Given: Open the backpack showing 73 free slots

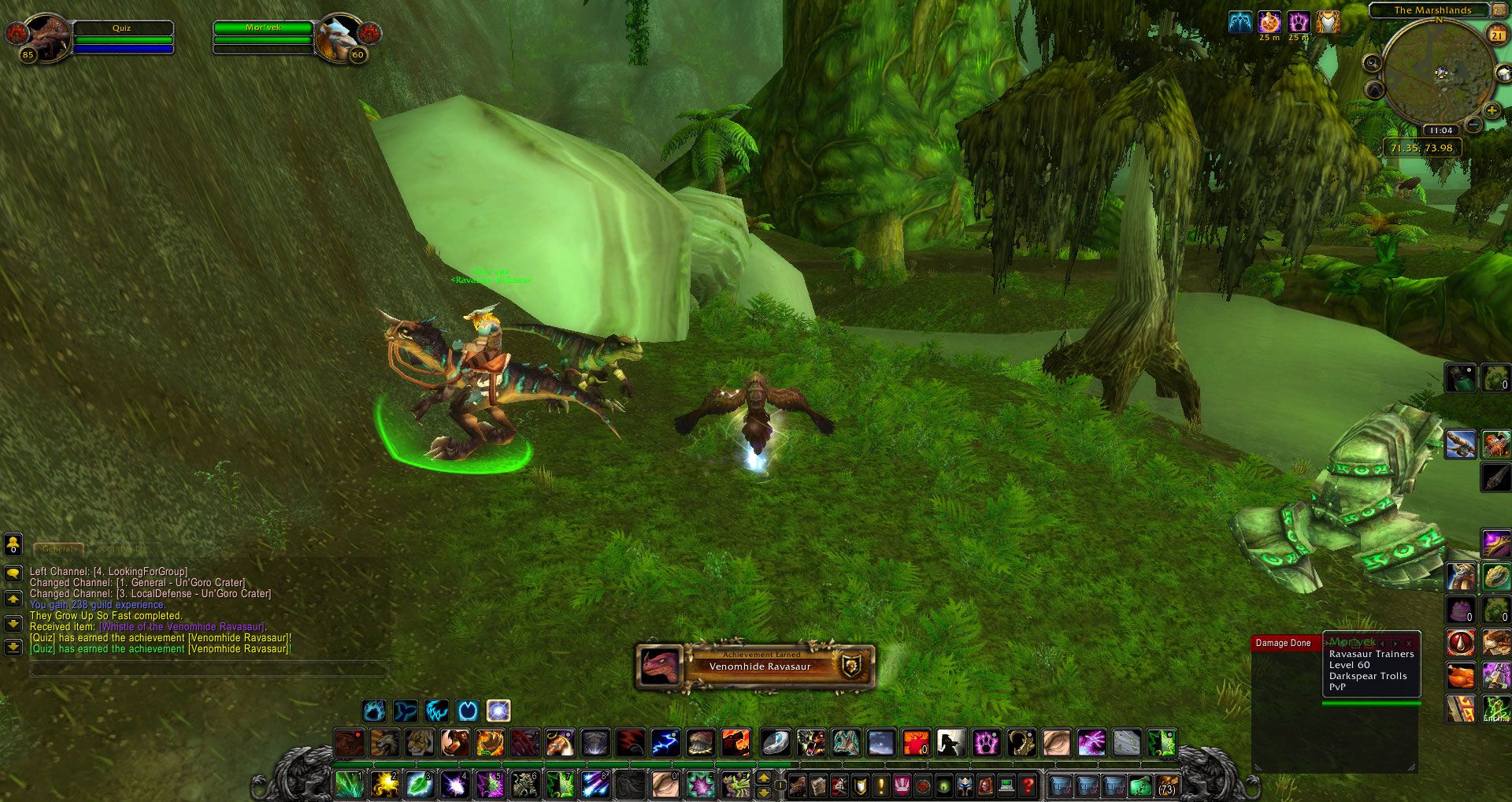Looking at the screenshot, I should point(1166,785).
